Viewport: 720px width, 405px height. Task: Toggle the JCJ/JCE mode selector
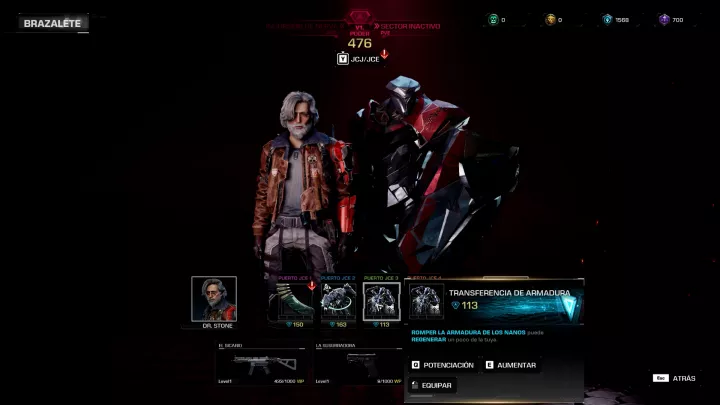pyautogui.click(x=356, y=59)
